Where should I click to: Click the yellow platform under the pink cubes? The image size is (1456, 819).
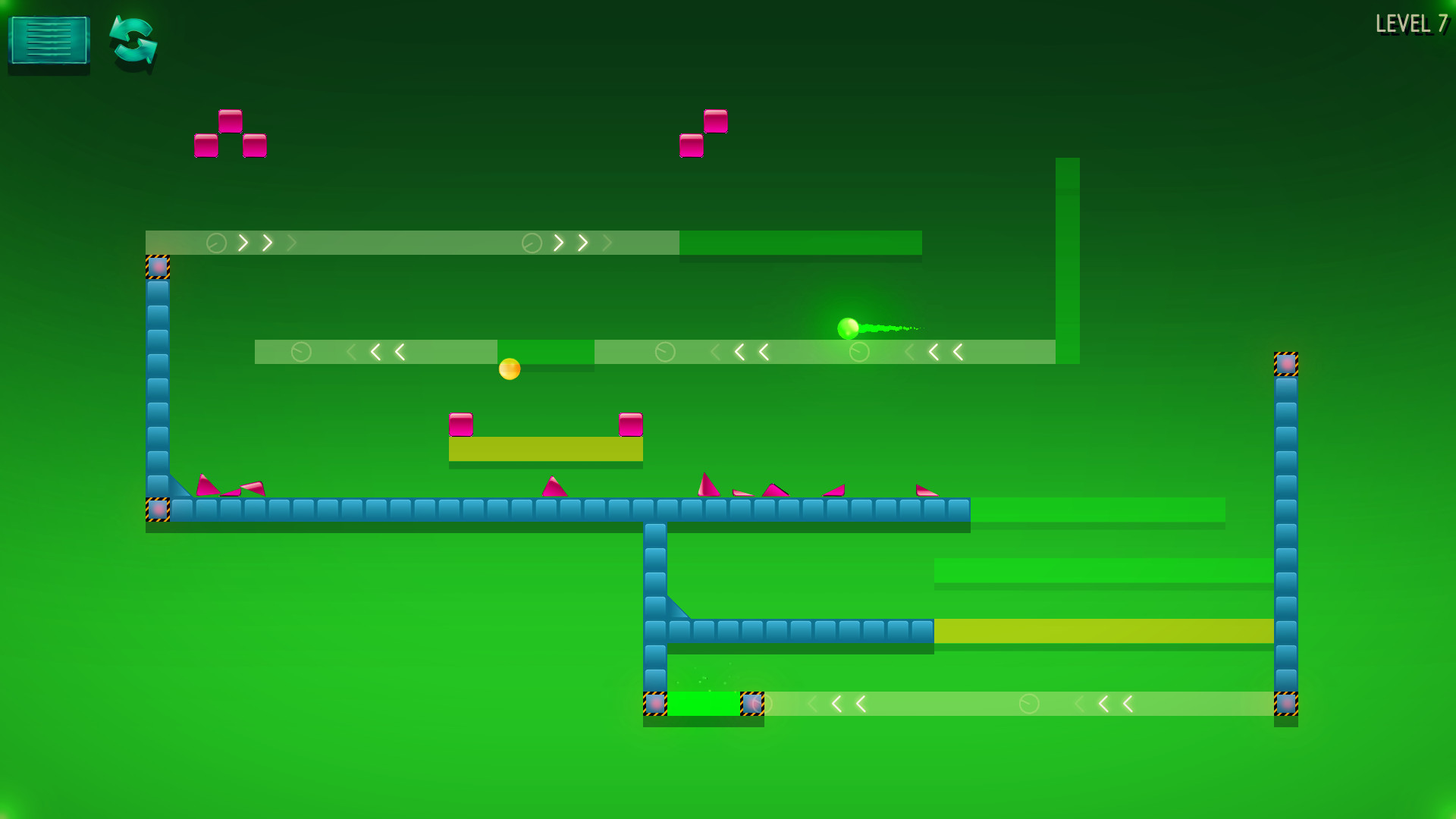547,449
